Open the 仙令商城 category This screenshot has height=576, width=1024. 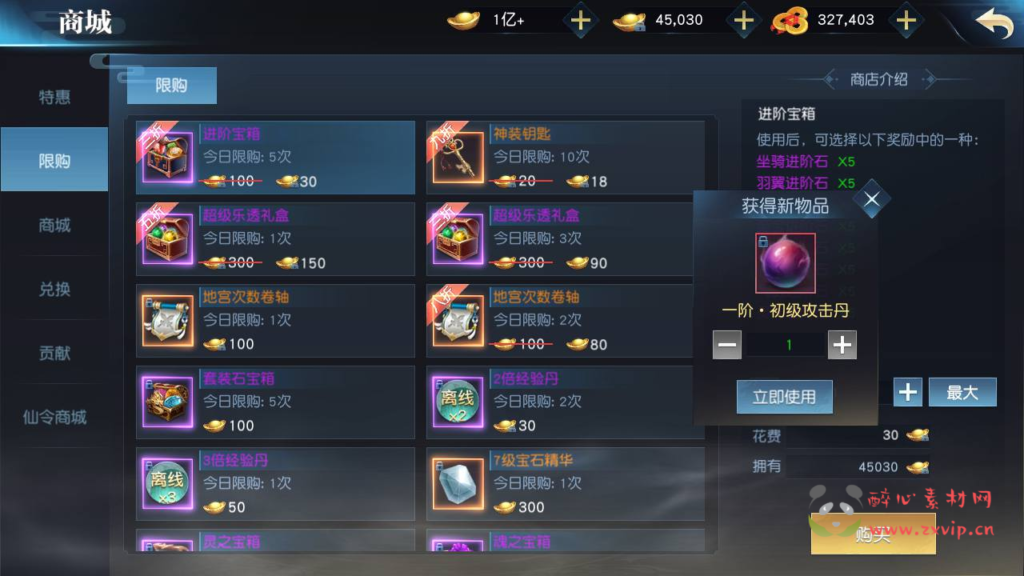click(54, 417)
